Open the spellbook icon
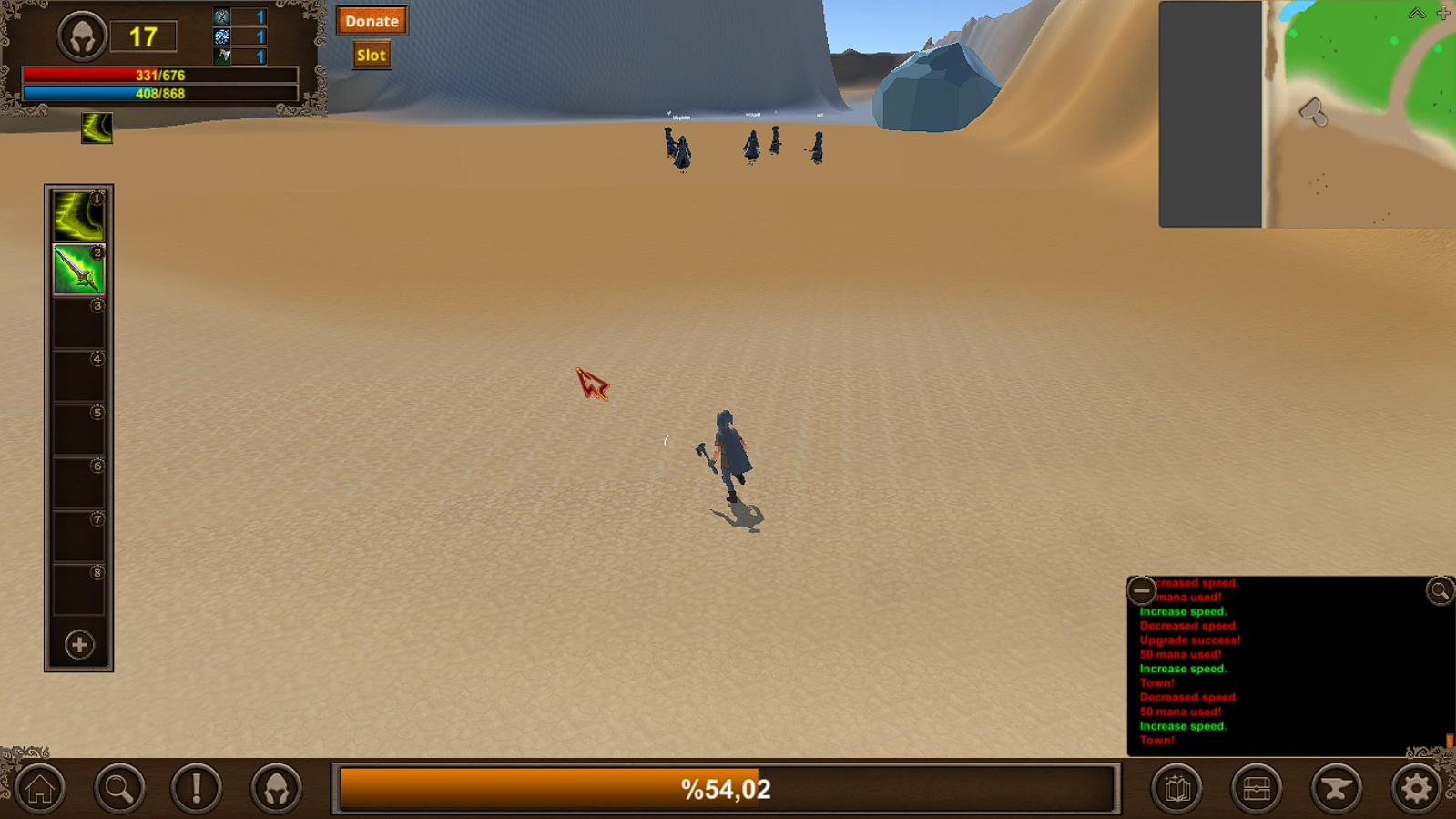This screenshot has height=819, width=1456. [1179, 786]
